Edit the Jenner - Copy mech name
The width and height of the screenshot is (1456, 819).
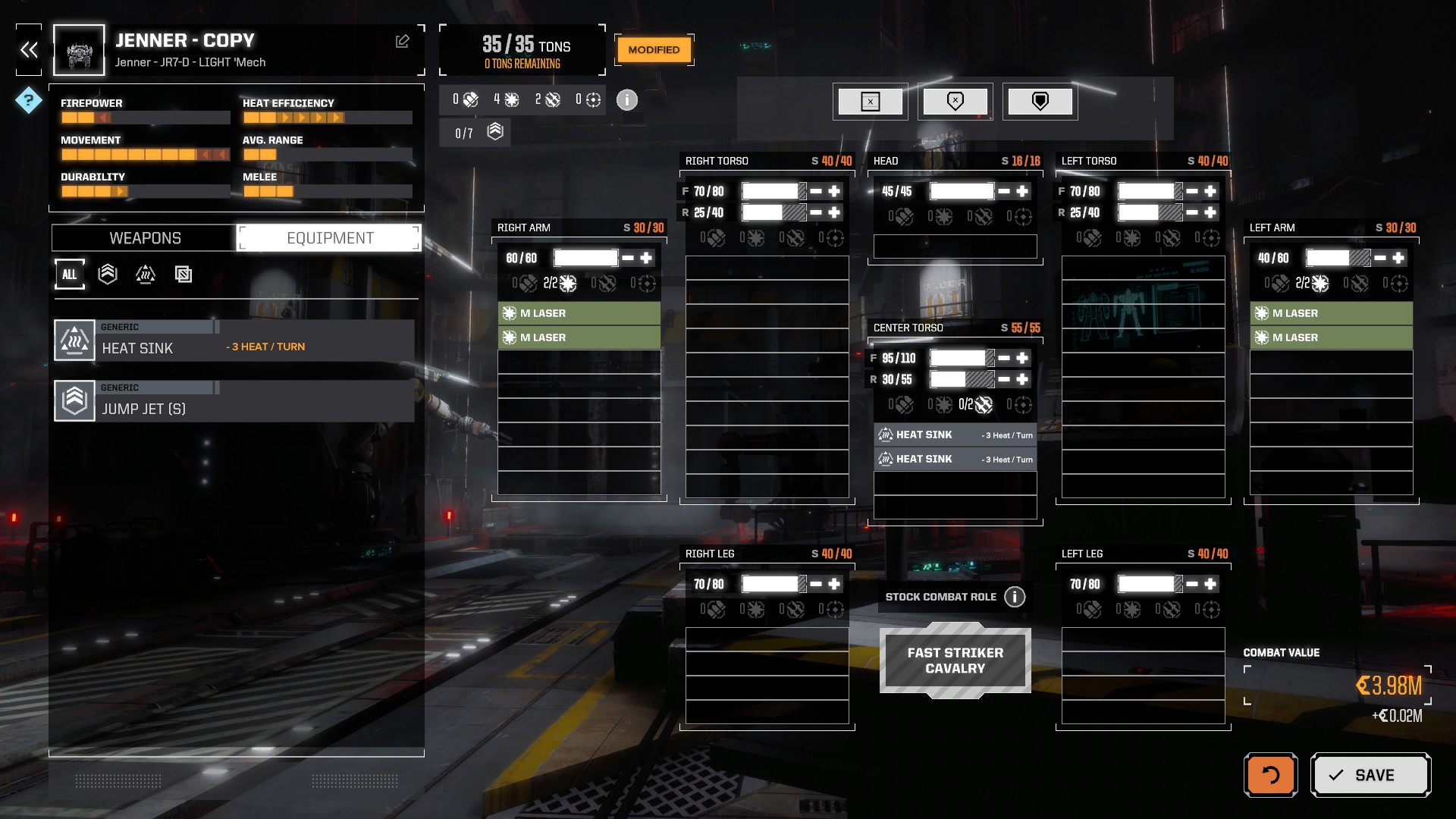(x=402, y=42)
